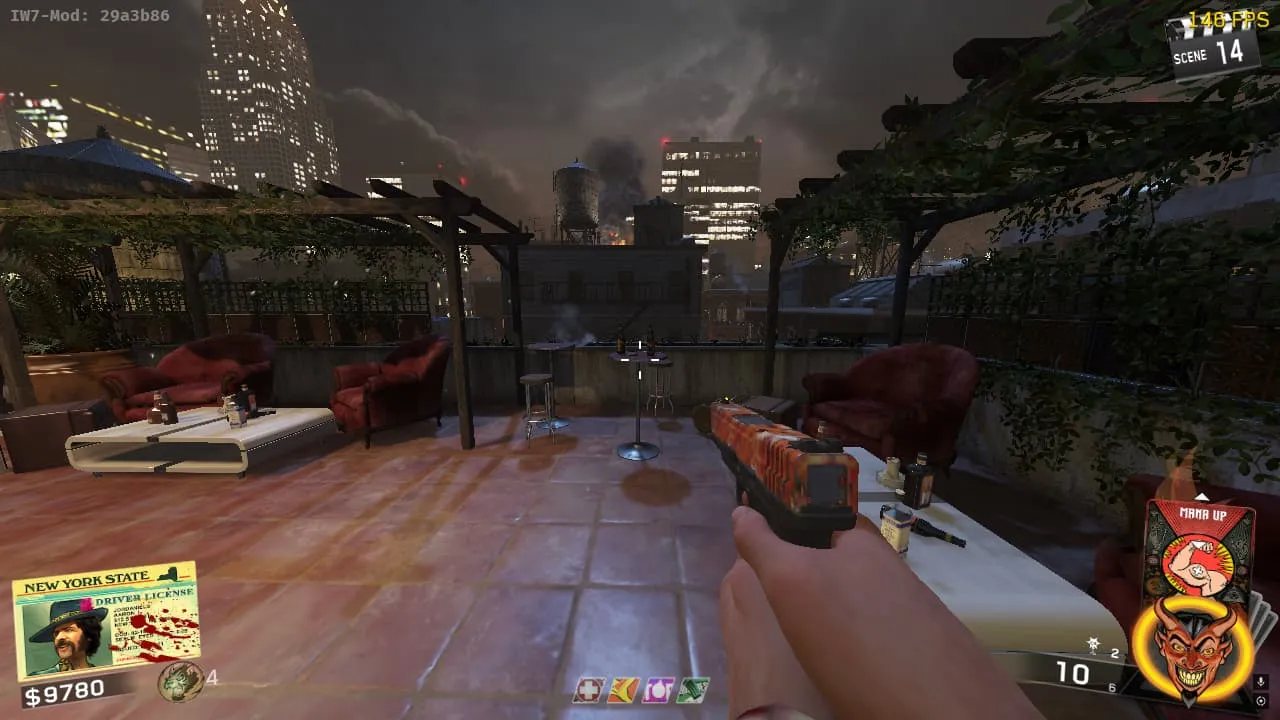
Task: Select the green token coin icon
Action: (x=179, y=681)
